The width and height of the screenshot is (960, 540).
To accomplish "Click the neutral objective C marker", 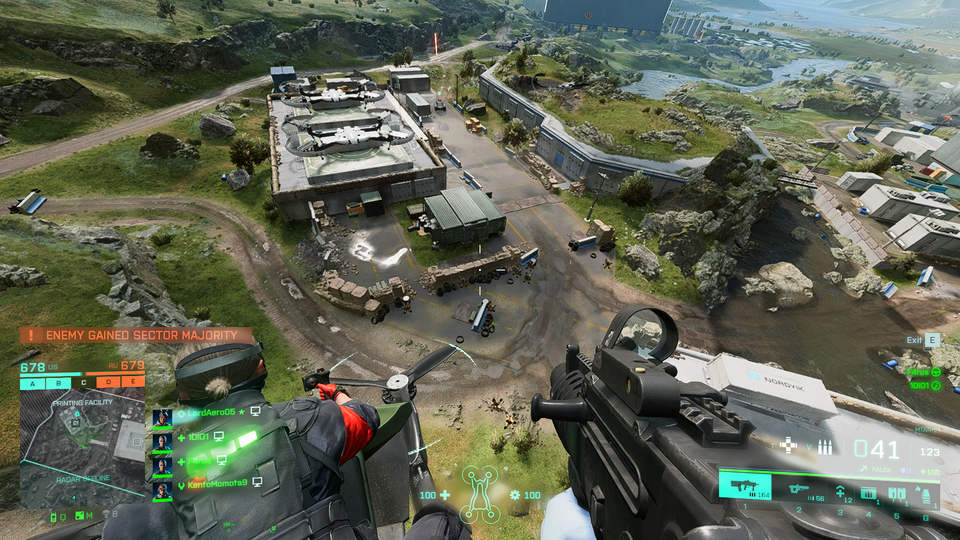I will point(83,383).
